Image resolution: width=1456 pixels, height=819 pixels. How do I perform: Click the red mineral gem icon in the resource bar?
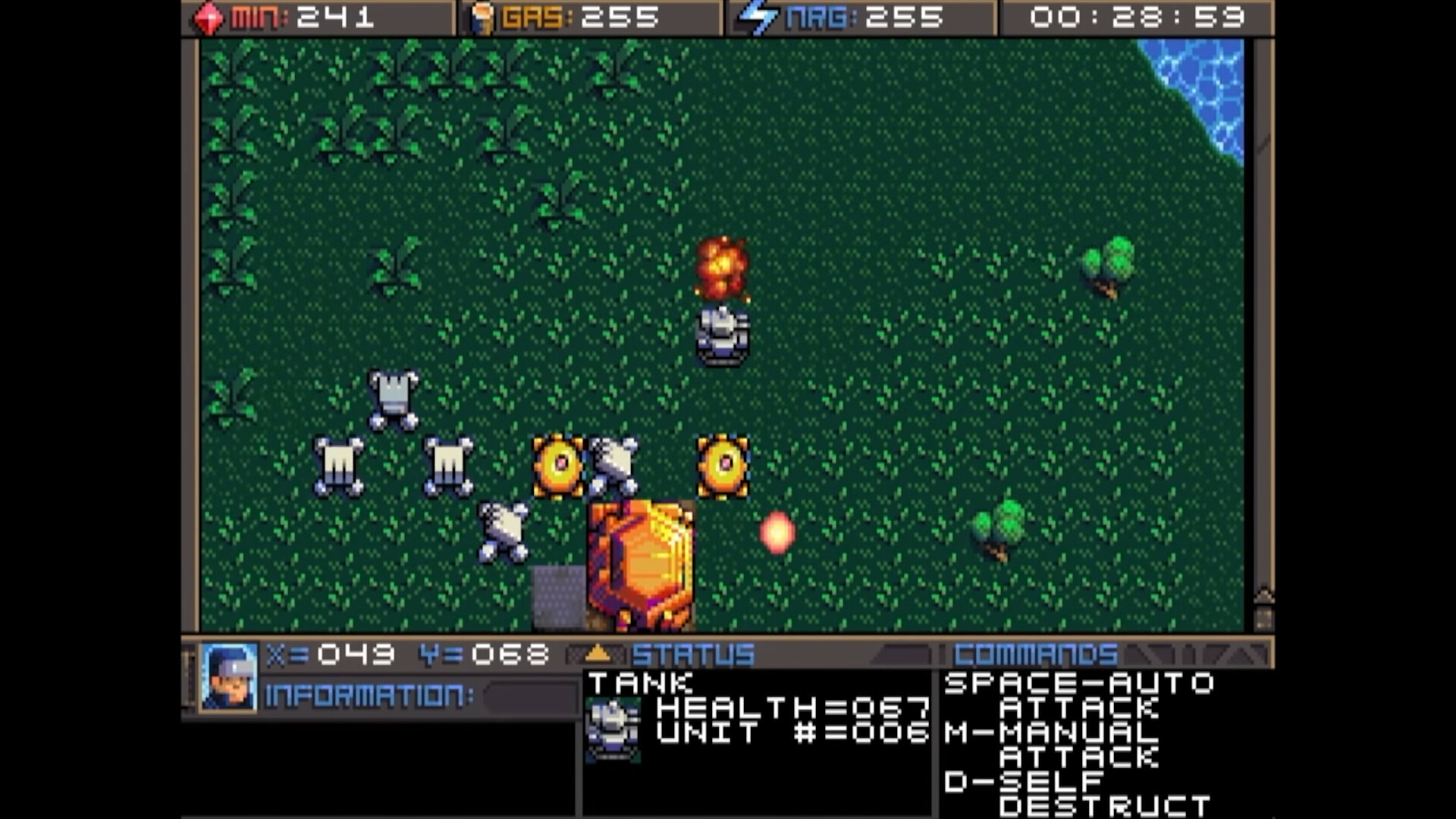coord(209,17)
